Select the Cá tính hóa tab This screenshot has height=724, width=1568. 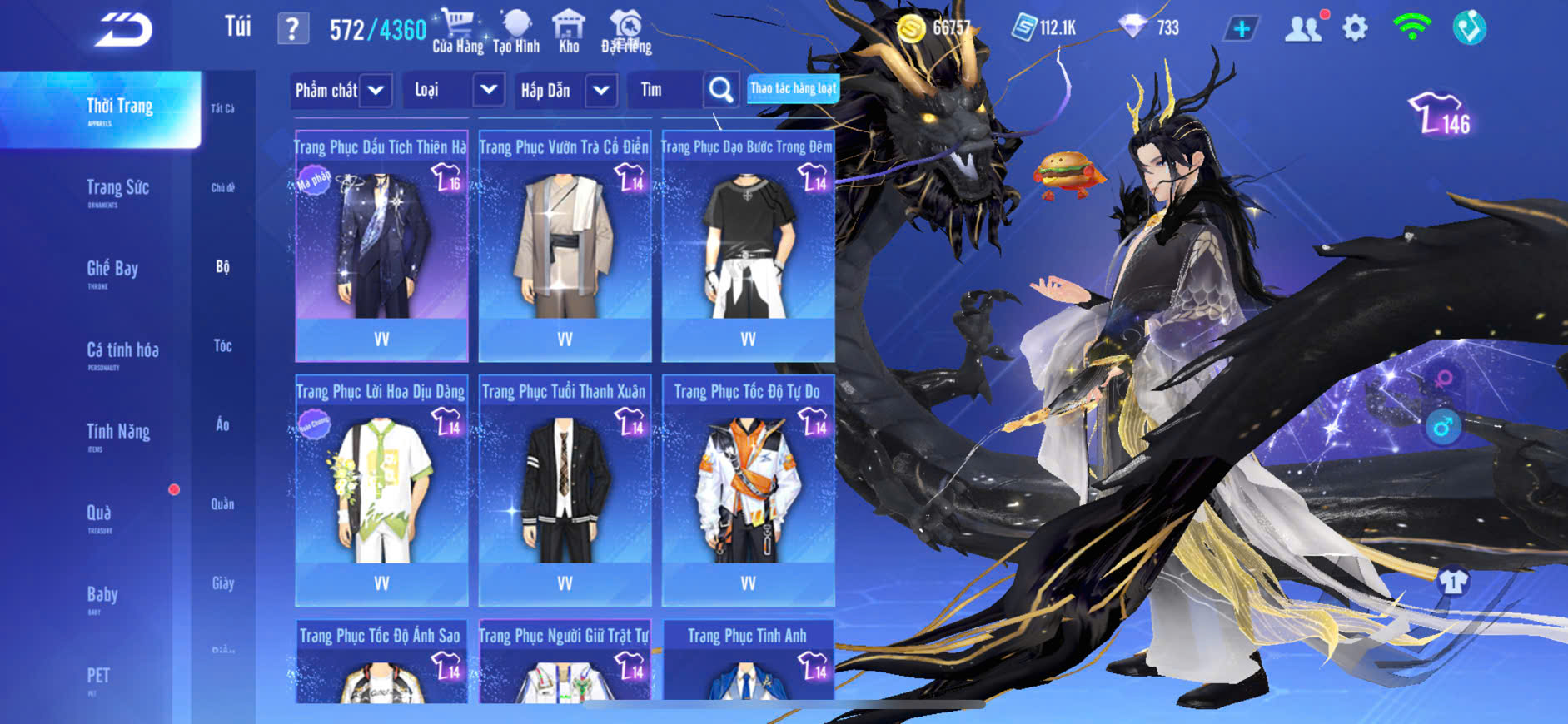[x=122, y=353]
